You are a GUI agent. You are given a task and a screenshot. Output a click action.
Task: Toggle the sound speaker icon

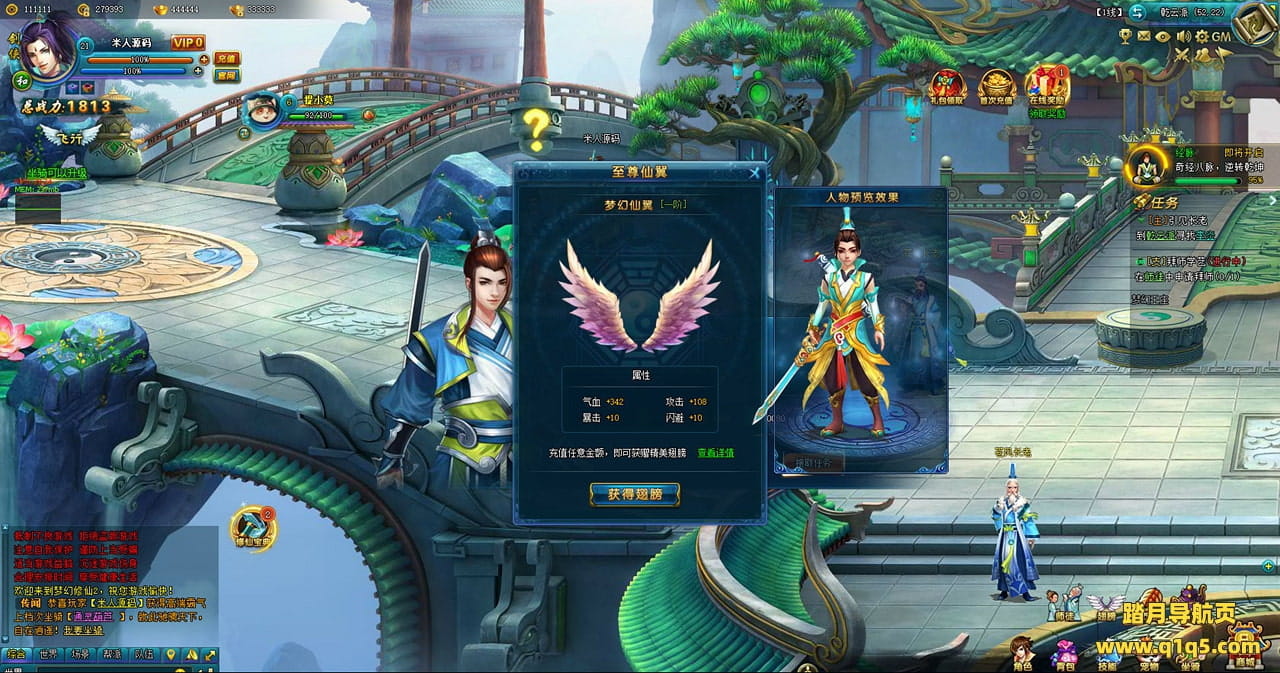(1183, 36)
